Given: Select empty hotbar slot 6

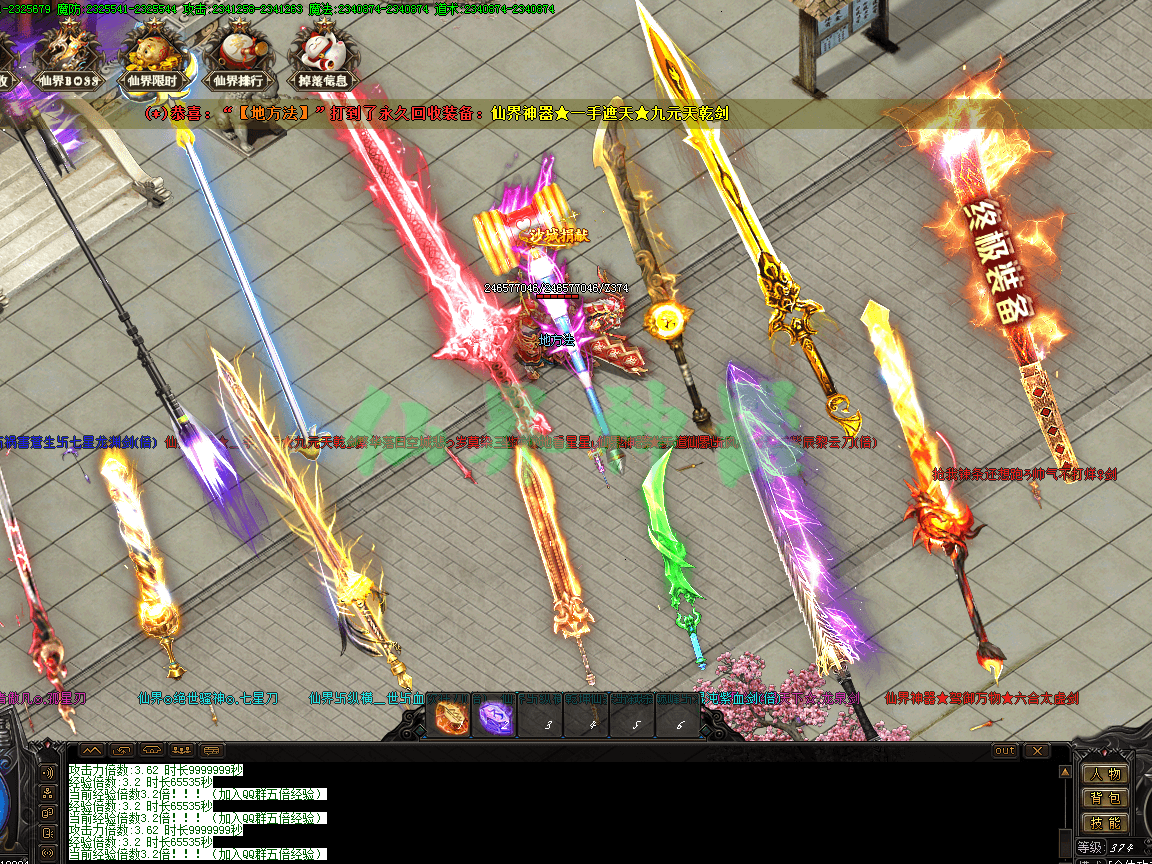Looking at the screenshot, I should [680, 718].
